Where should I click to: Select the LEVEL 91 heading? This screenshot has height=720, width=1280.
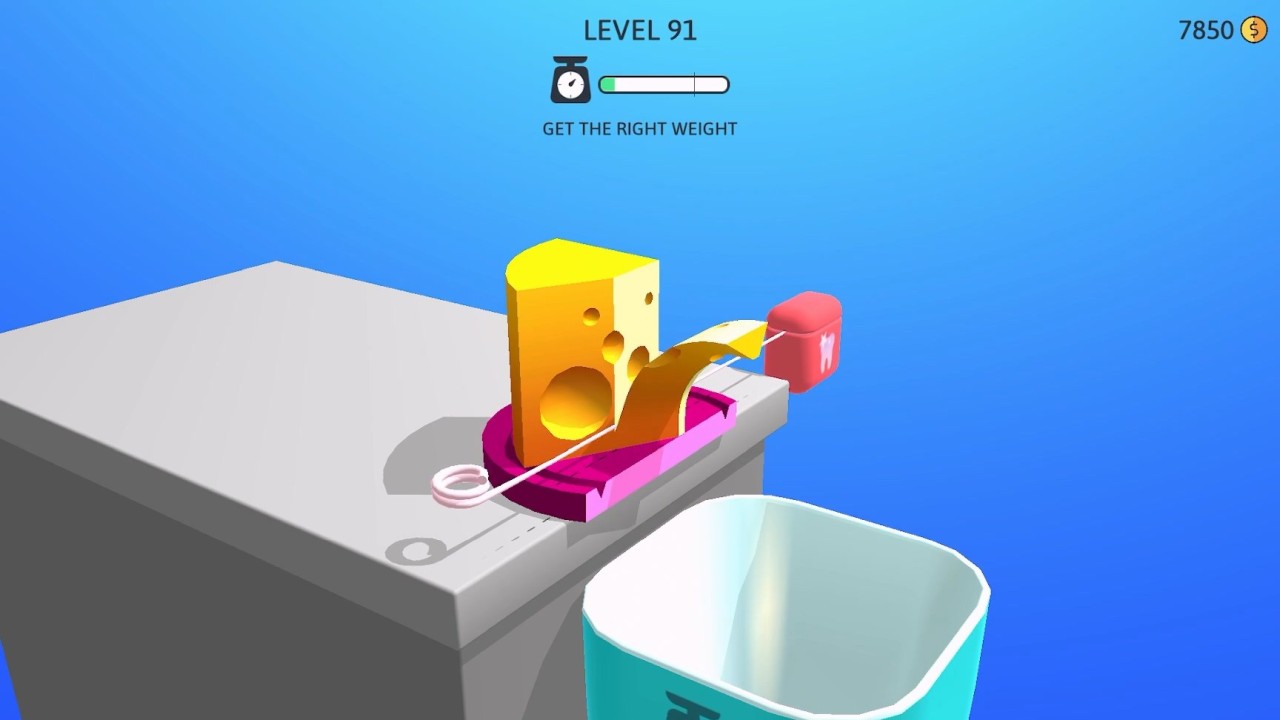coord(639,30)
